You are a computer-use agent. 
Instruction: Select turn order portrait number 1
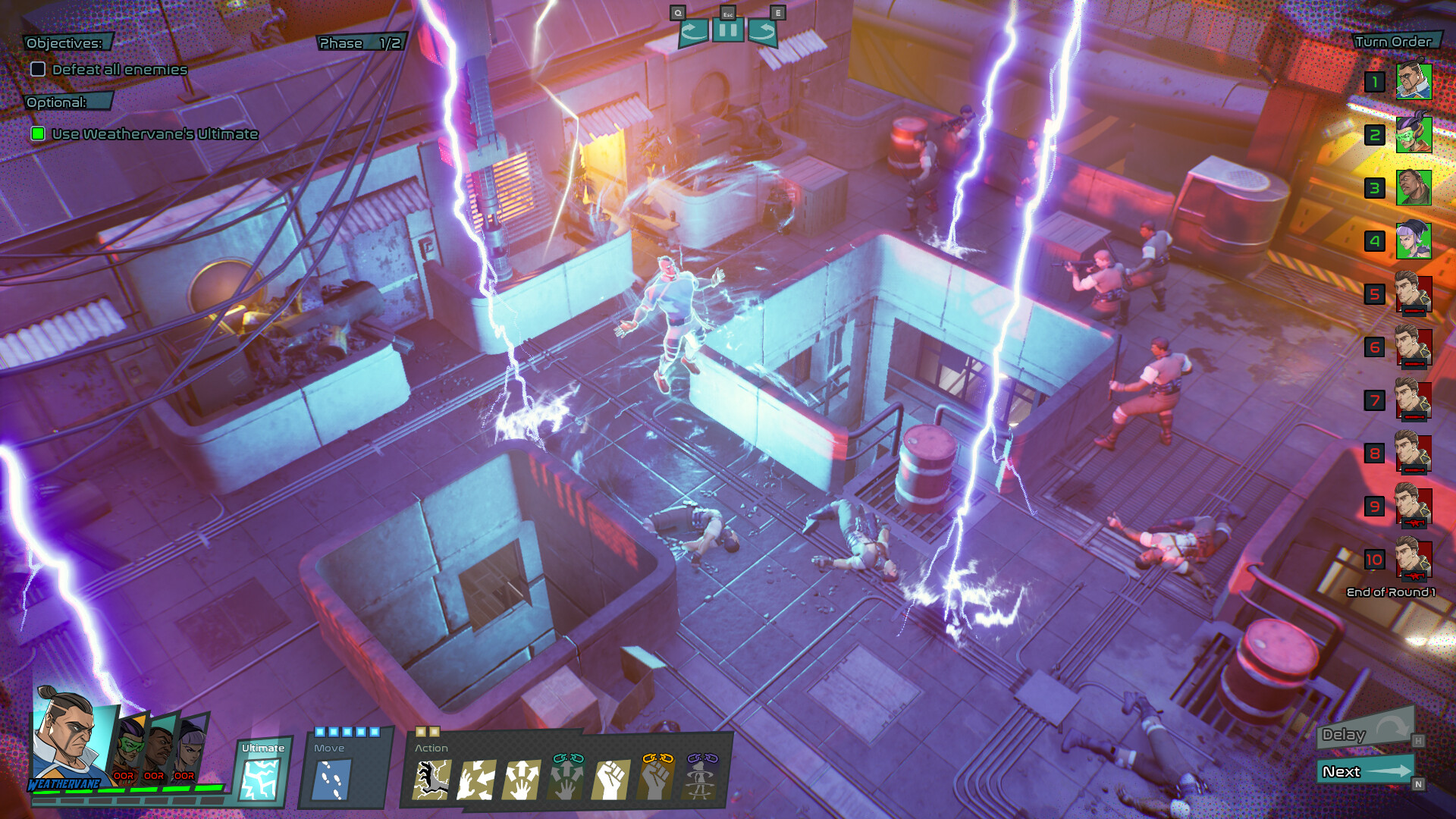[x=1417, y=81]
